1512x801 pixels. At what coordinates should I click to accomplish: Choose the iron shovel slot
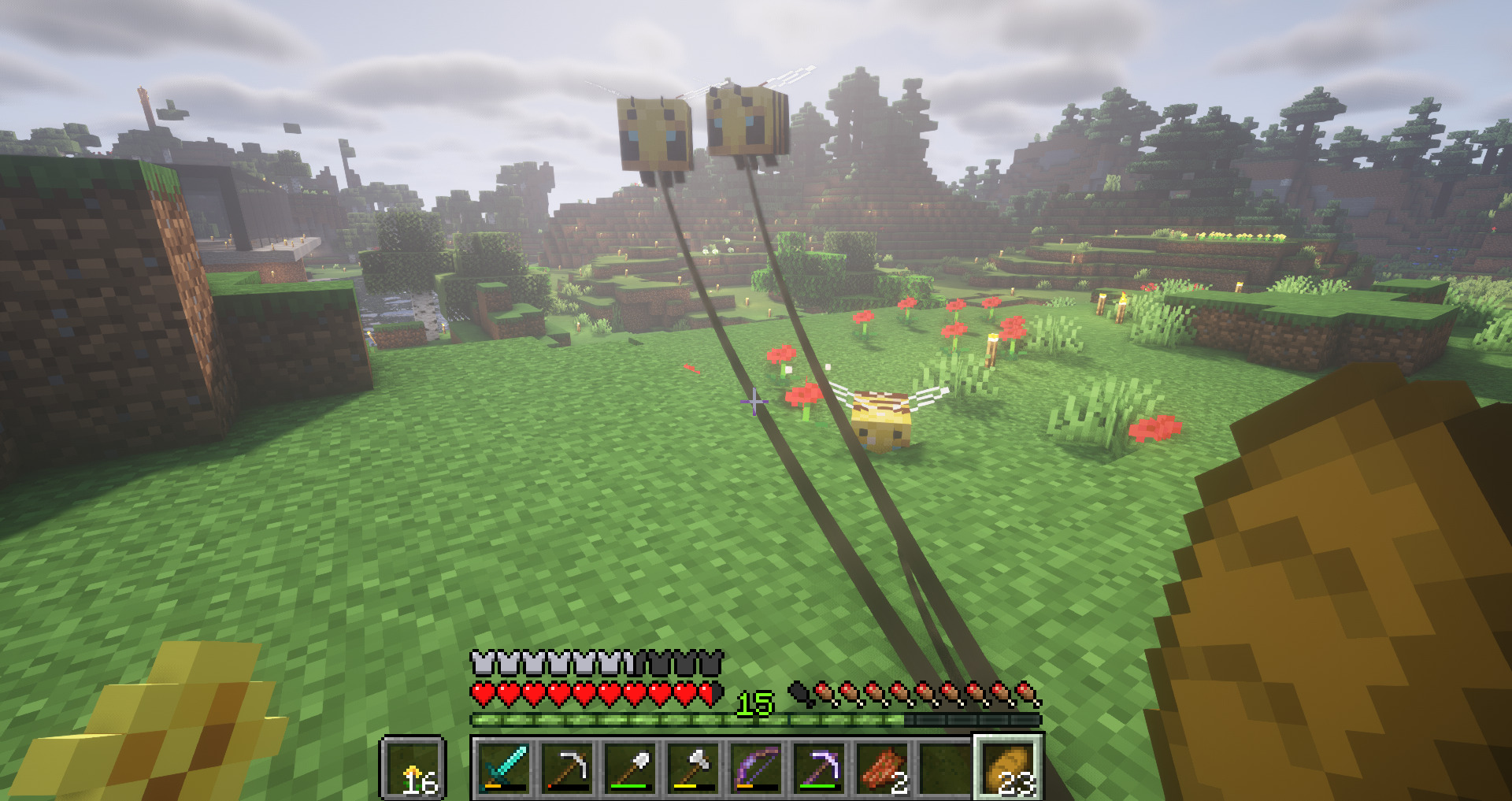click(631, 766)
